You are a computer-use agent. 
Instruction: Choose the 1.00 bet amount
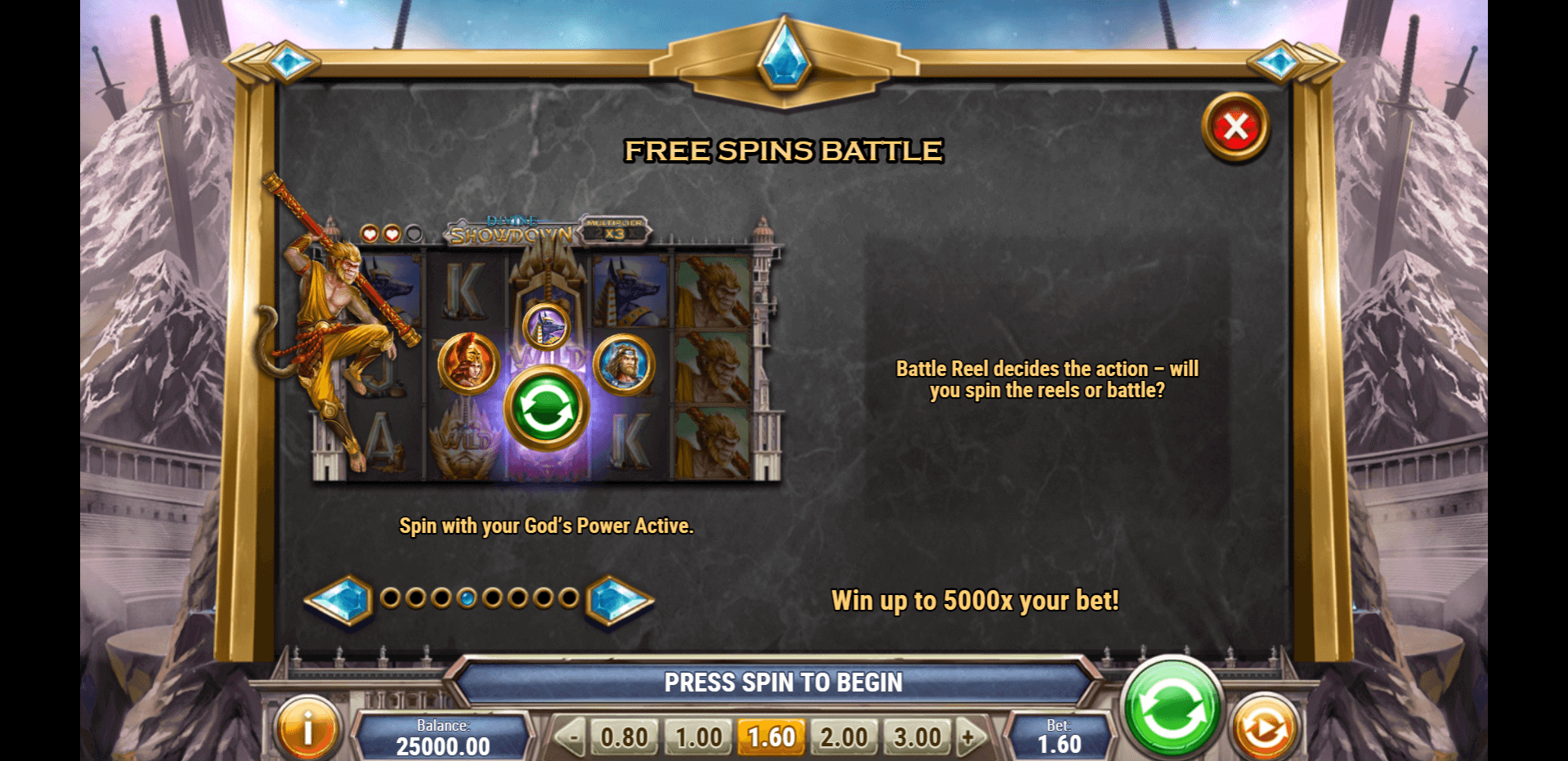(x=698, y=737)
